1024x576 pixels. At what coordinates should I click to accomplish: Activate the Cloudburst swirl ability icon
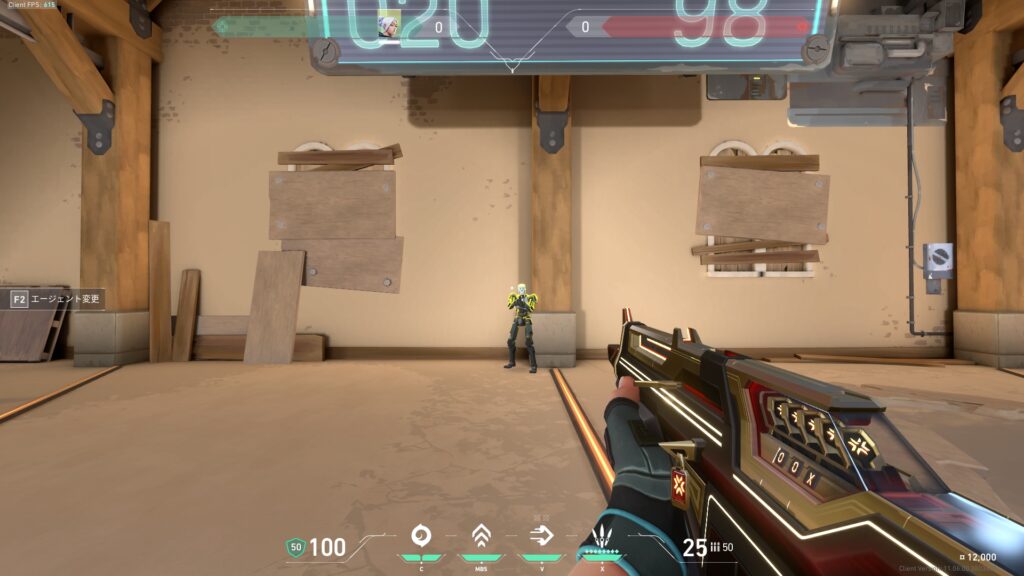(x=421, y=535)
